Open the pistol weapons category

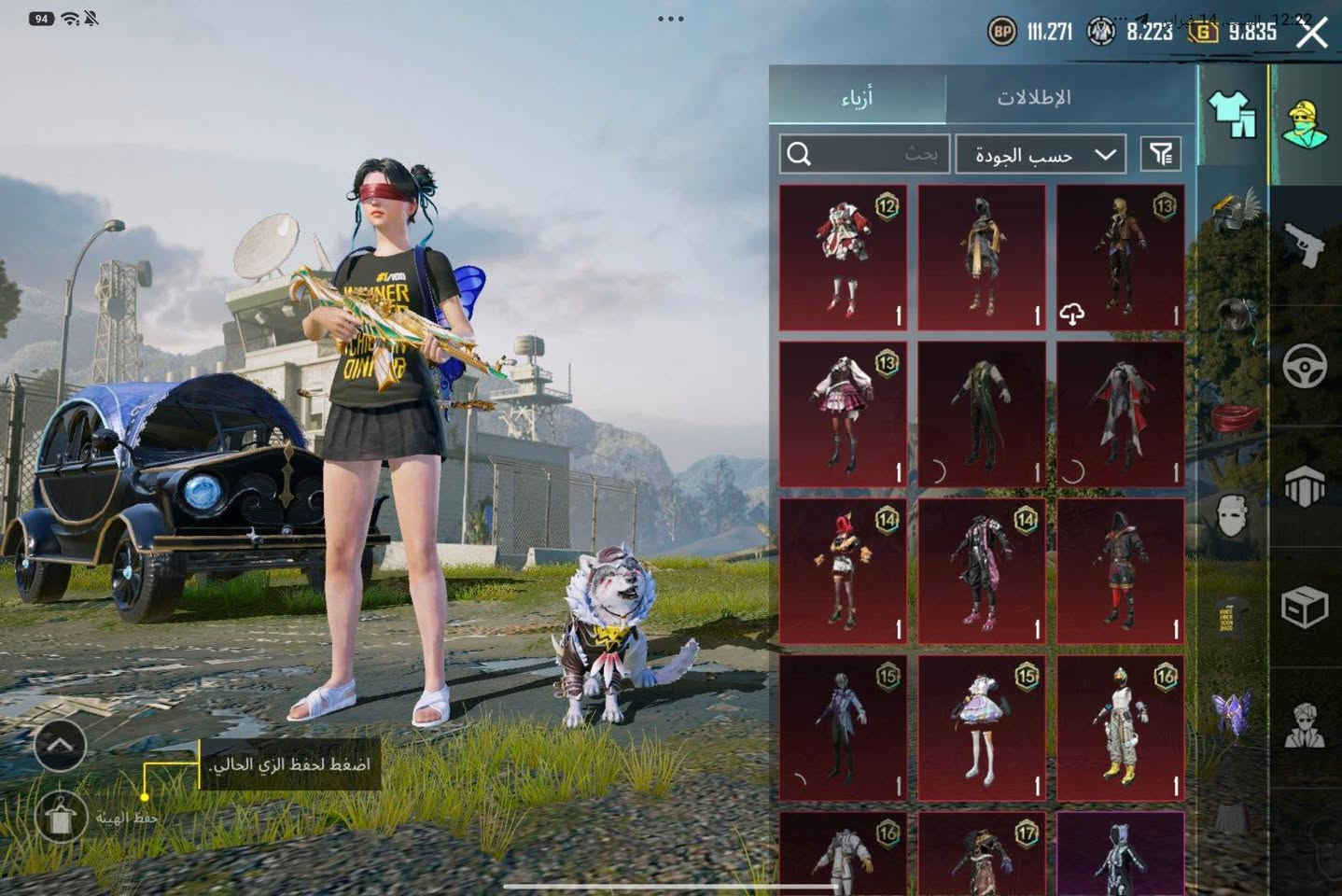click(1305, 245)
